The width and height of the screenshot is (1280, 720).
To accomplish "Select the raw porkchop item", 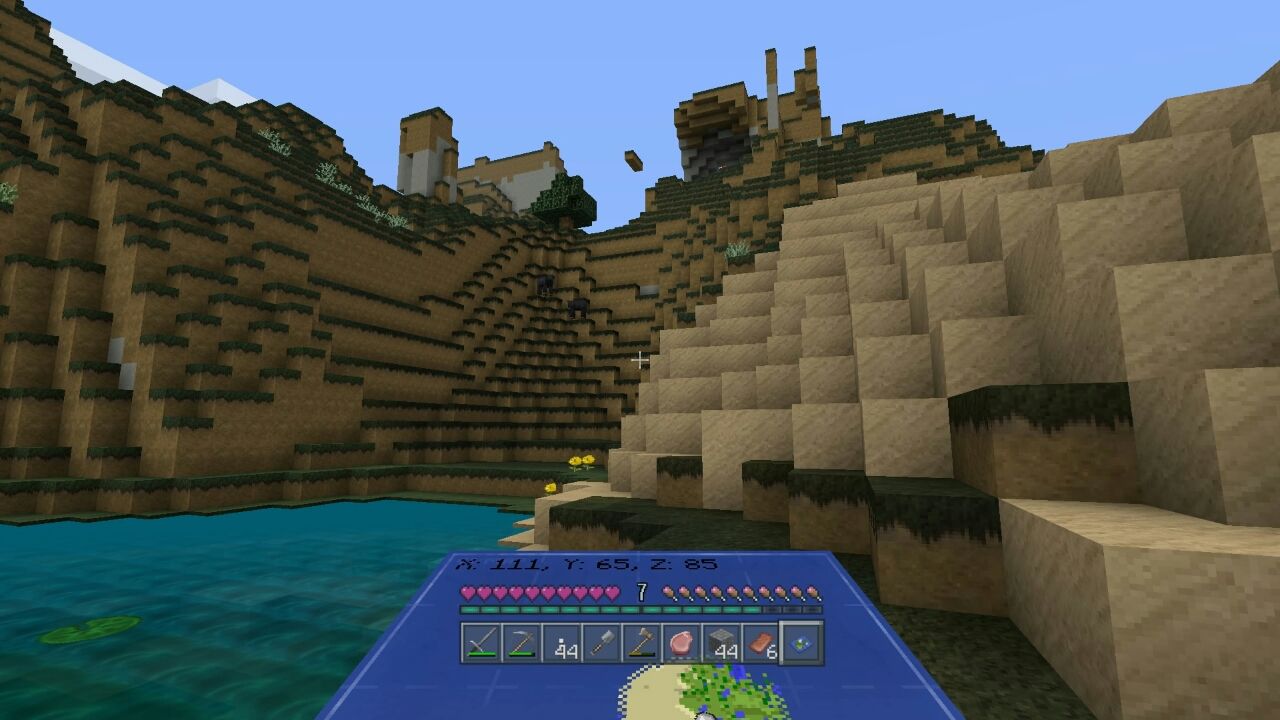I will pos(682,640).
